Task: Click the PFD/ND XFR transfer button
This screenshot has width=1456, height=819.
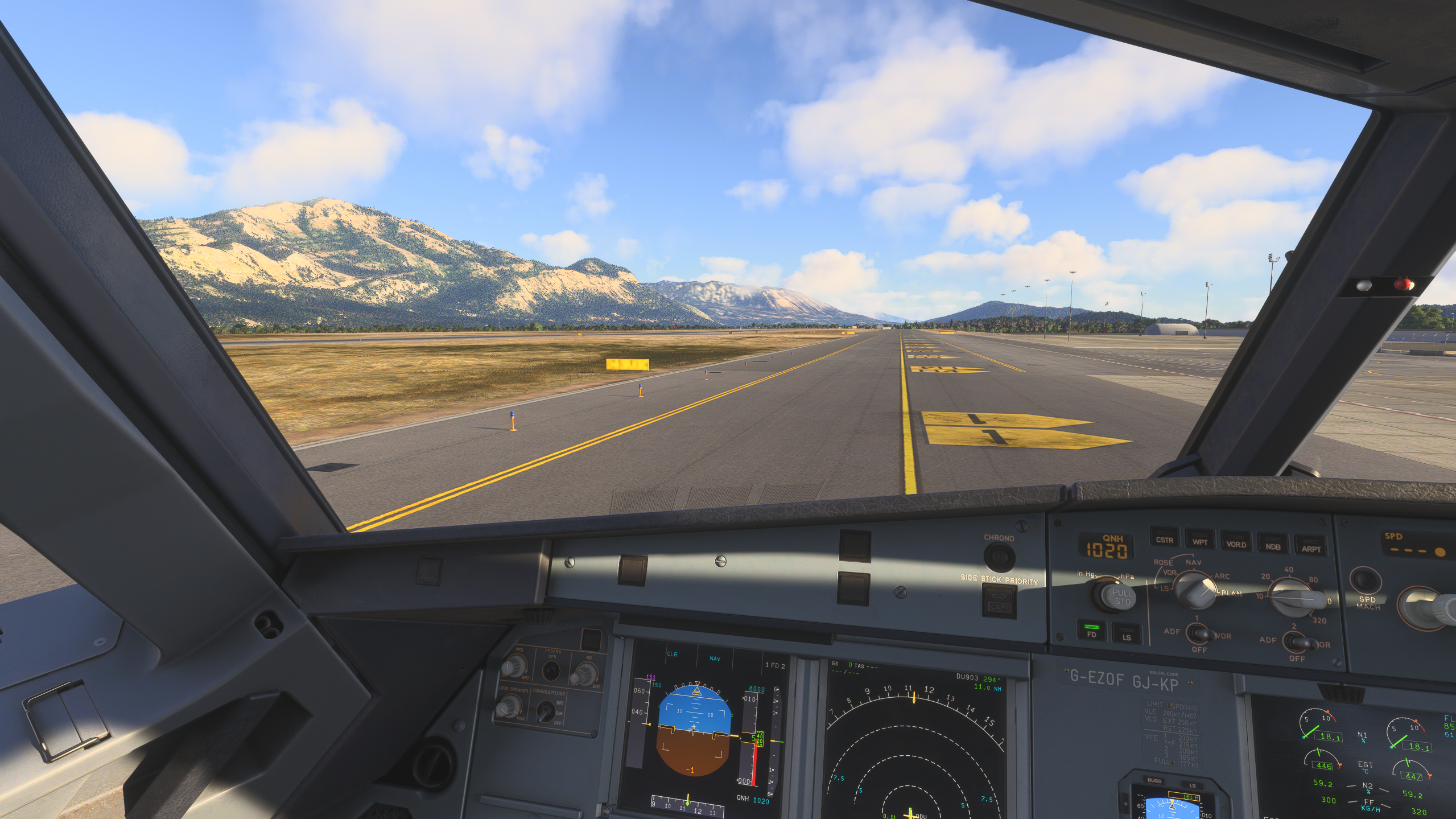Action: click(x=550, y=671)
